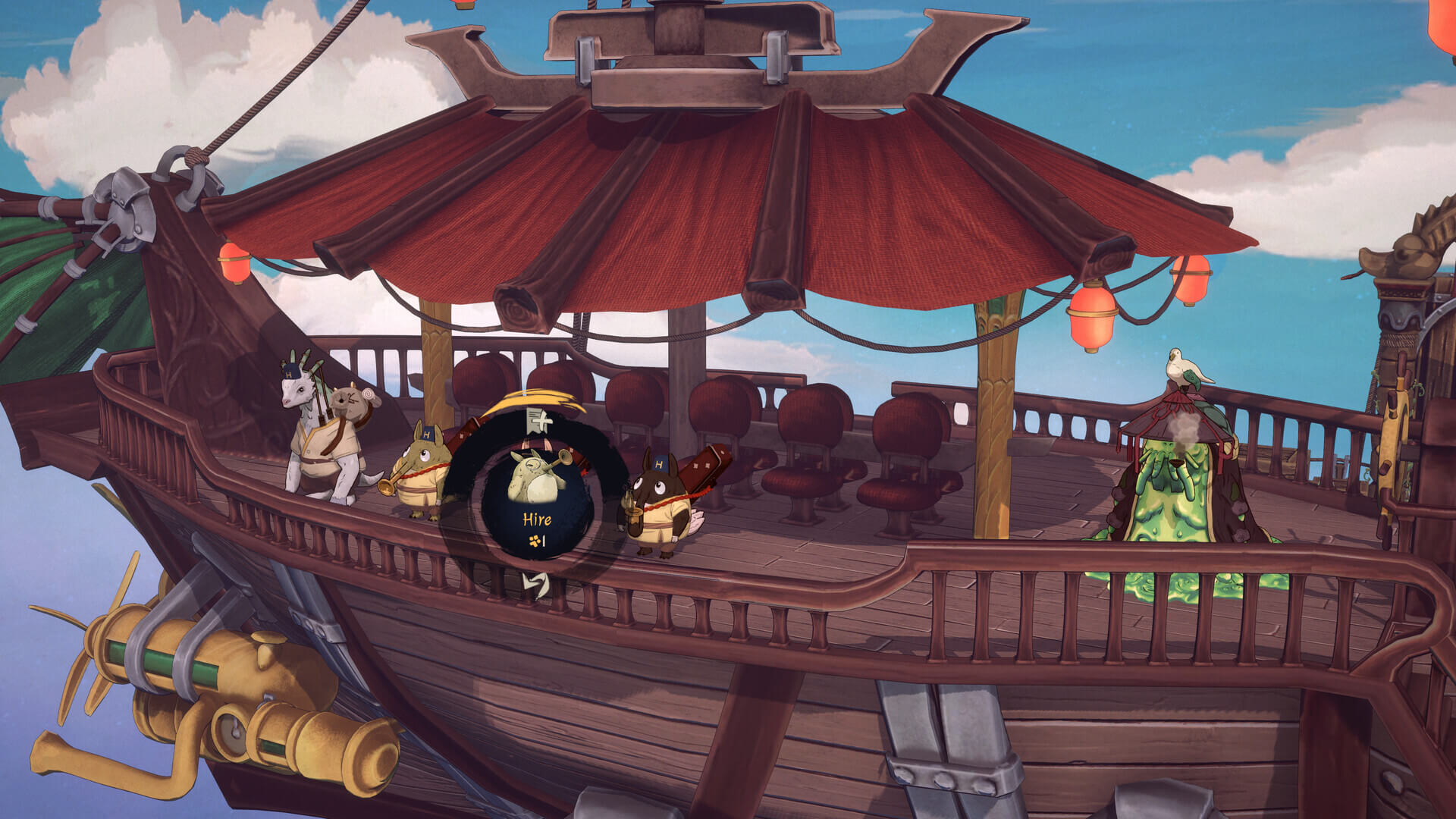1456x819 pixels.
Task: Click the return arrow icon below the wheel
Action: (x=537, y=584)
